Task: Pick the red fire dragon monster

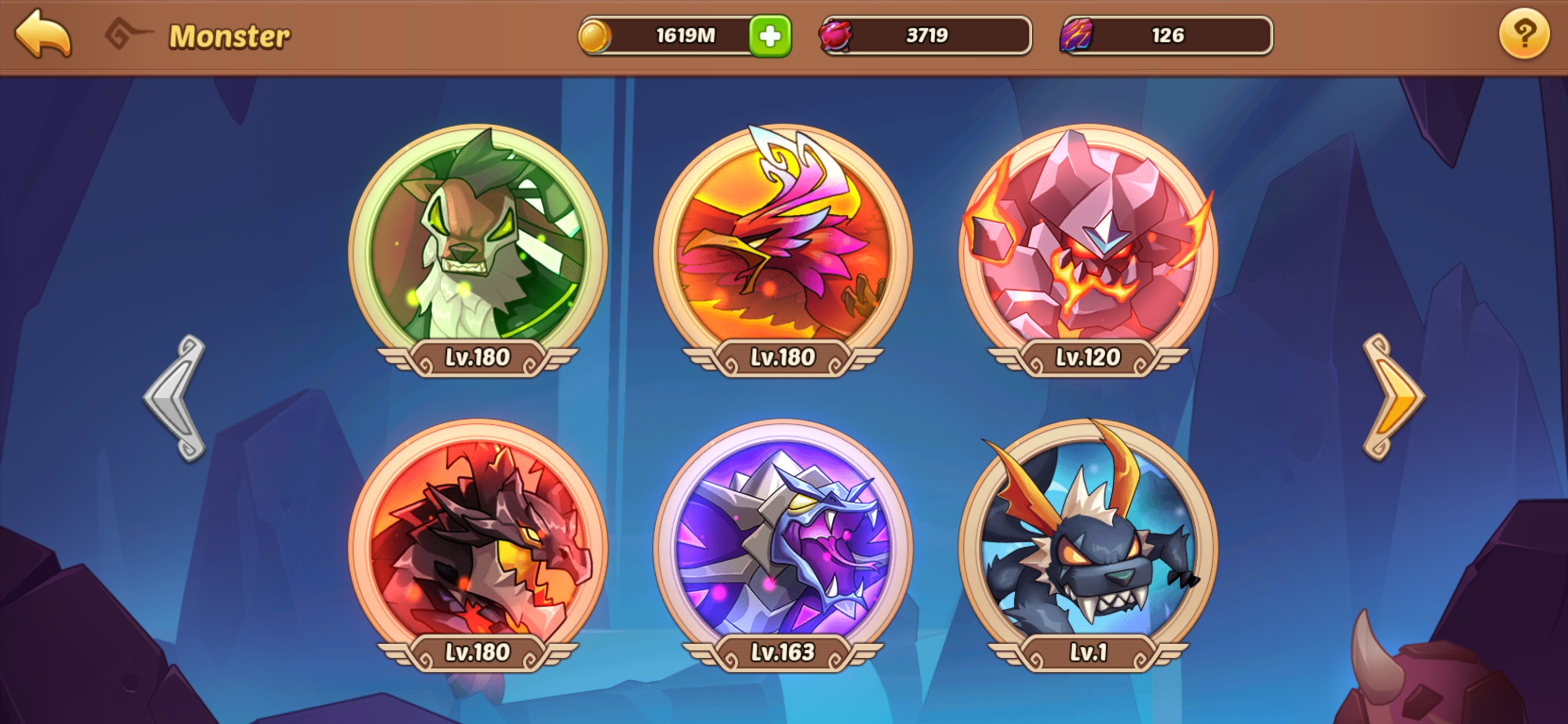Action: point(478,539)
